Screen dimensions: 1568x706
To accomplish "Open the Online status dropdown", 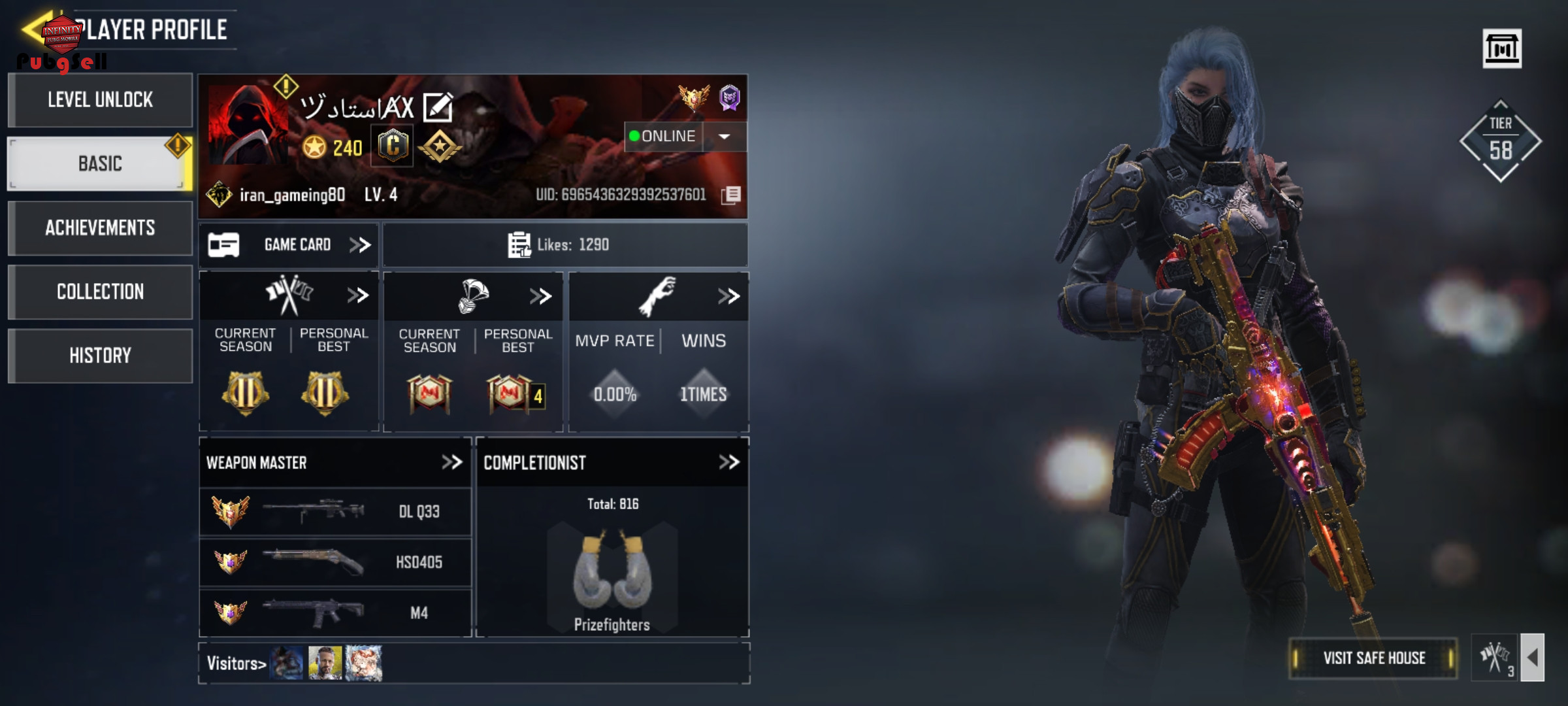I will 724,137.
